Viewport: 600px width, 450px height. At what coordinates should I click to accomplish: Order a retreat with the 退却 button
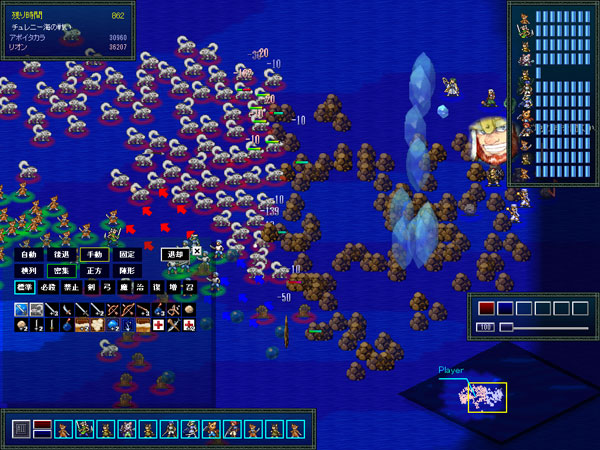(176, 255)
